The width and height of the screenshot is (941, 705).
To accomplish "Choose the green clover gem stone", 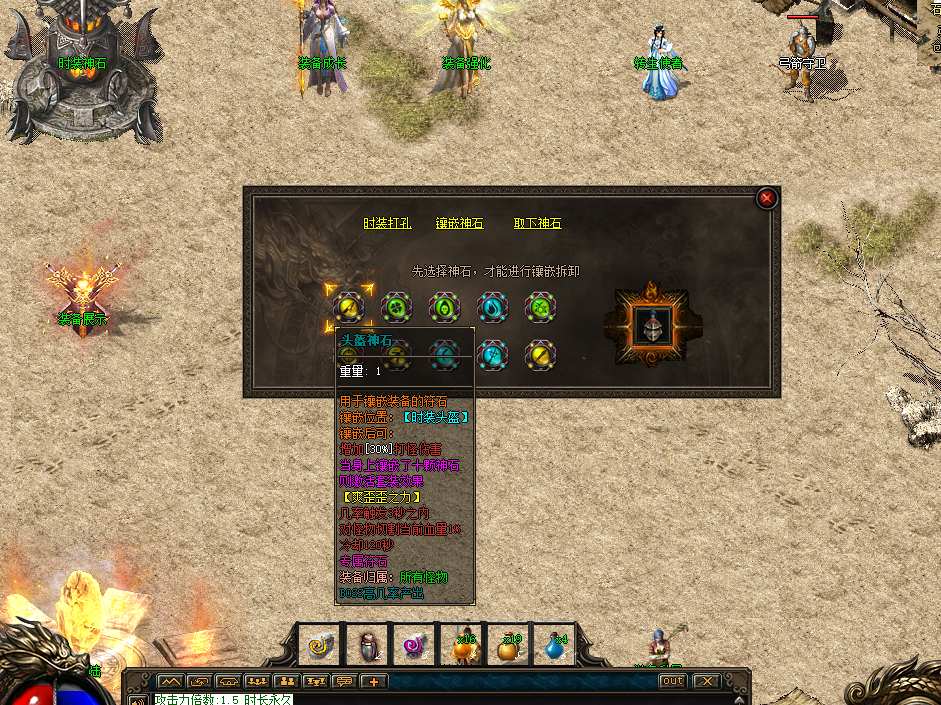I will click(396, 307).
